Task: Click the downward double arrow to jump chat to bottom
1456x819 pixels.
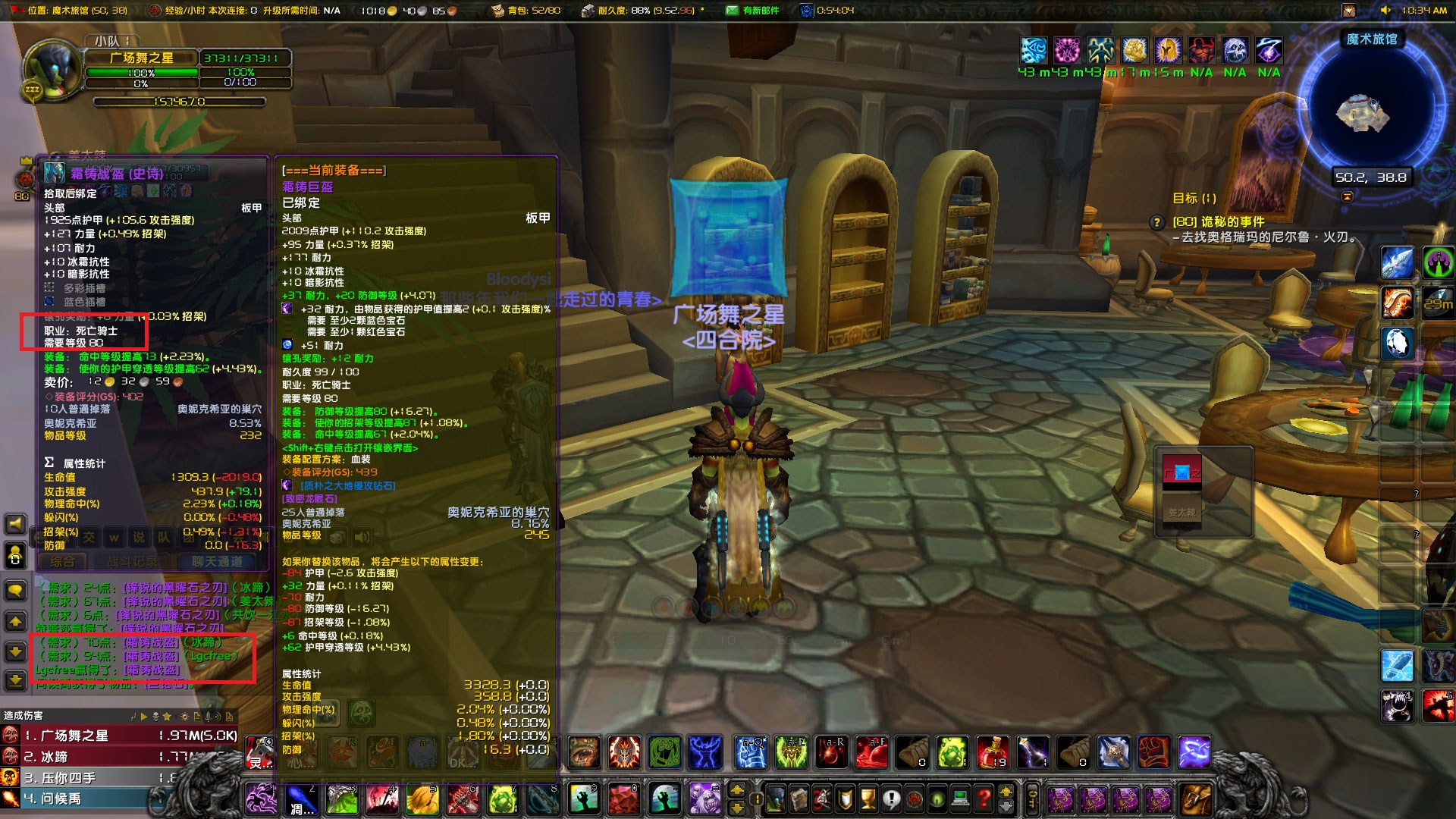Action: [14, 681]
